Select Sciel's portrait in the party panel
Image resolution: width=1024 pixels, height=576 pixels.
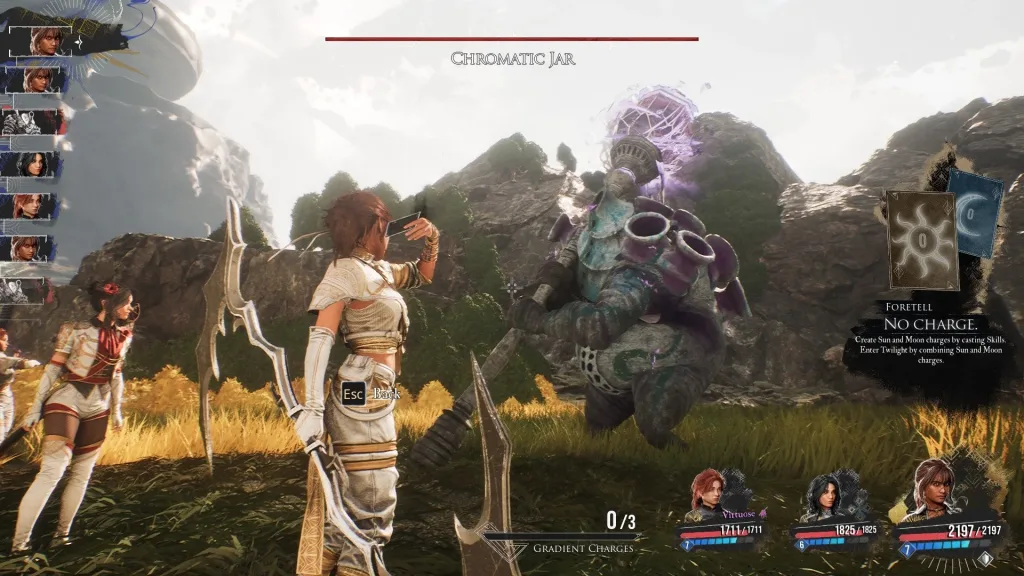click(x=933, y=485)
